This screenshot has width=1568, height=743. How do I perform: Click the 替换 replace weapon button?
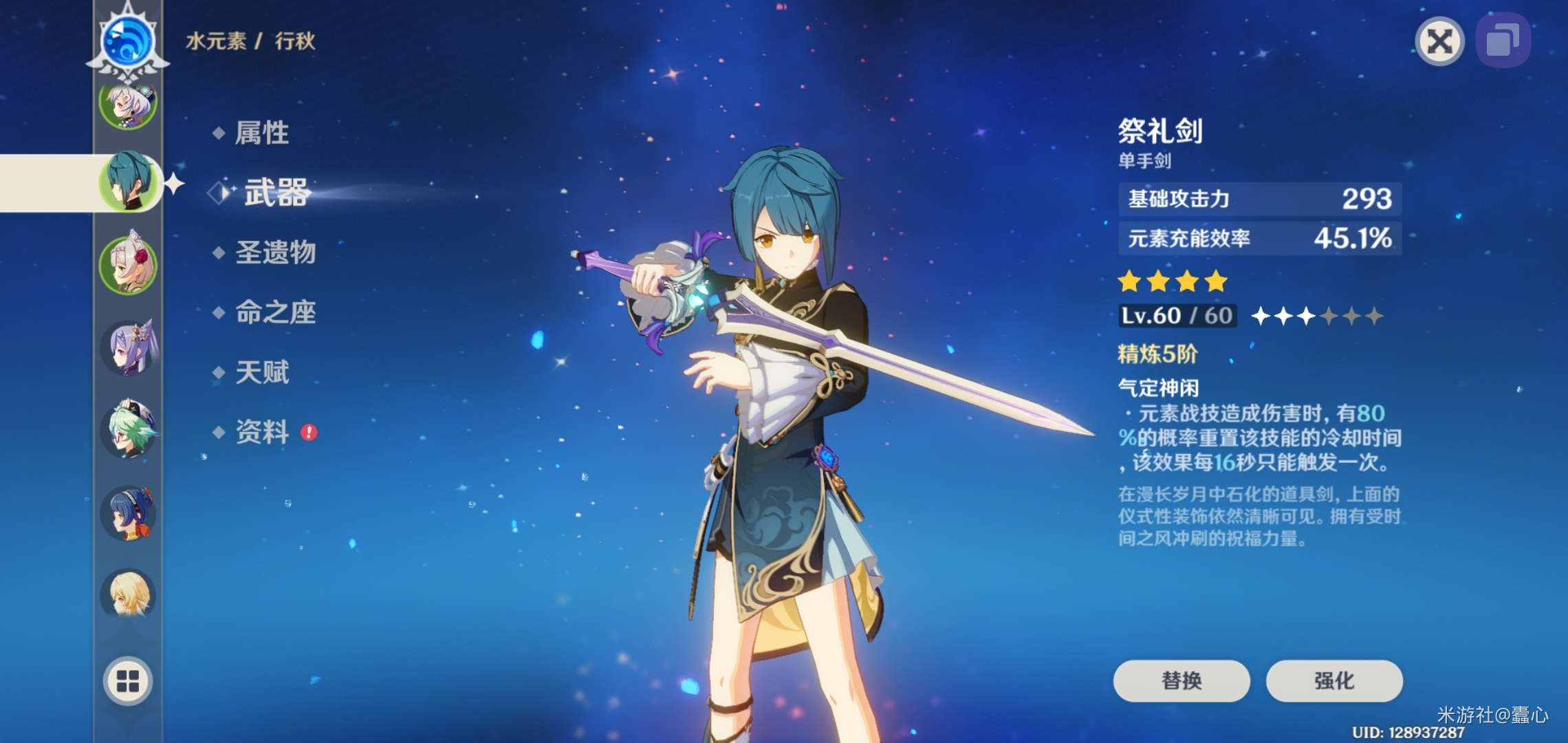tap(1181, 680)
